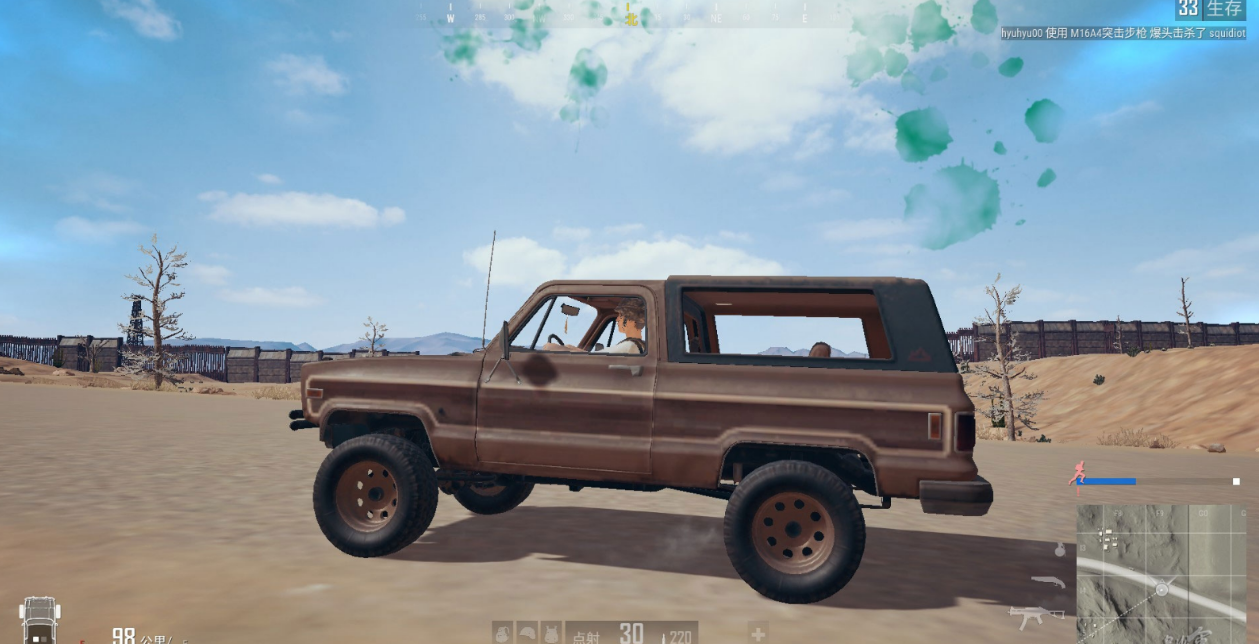Switch to the shotgun weapon slot
The height and width of the screenshot is (644, 1259).
coord(1047,581)
